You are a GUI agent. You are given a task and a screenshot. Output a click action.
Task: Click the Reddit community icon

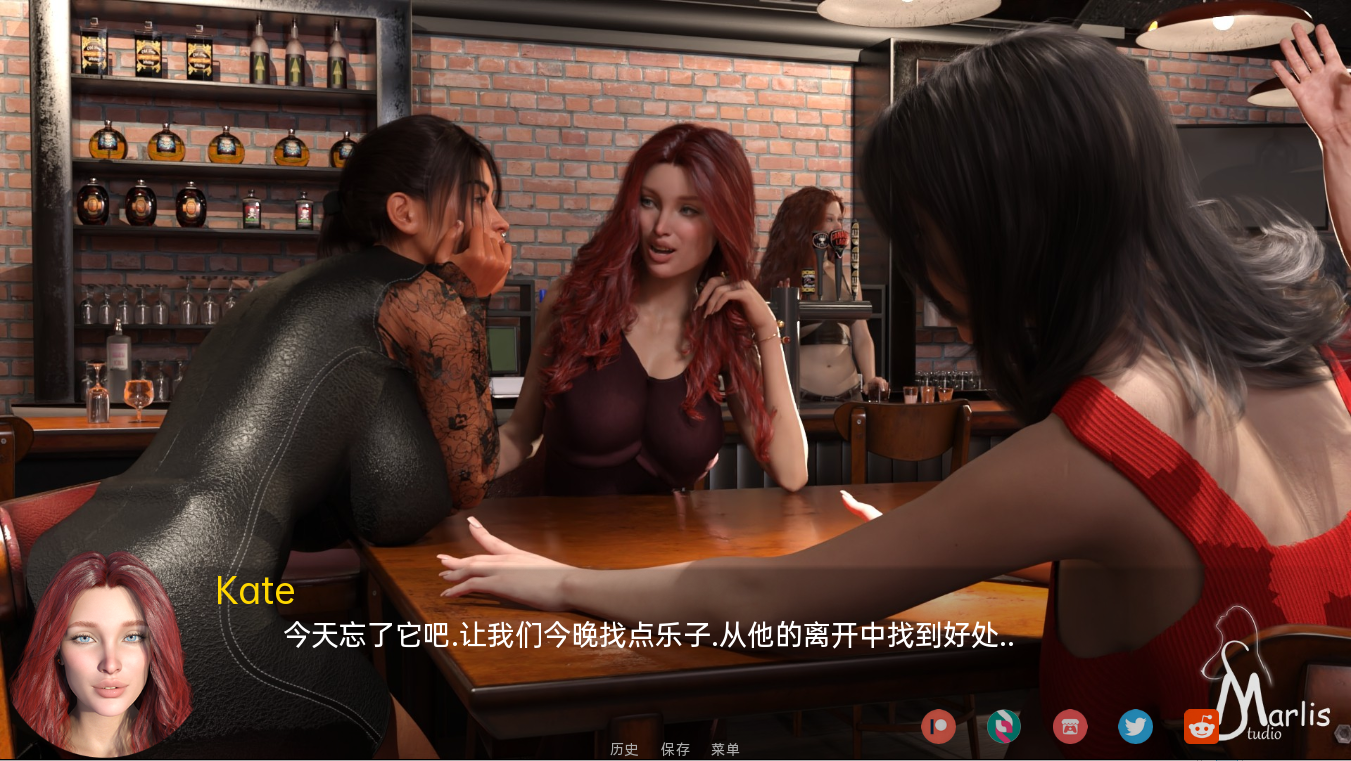tap(1201, 727)
